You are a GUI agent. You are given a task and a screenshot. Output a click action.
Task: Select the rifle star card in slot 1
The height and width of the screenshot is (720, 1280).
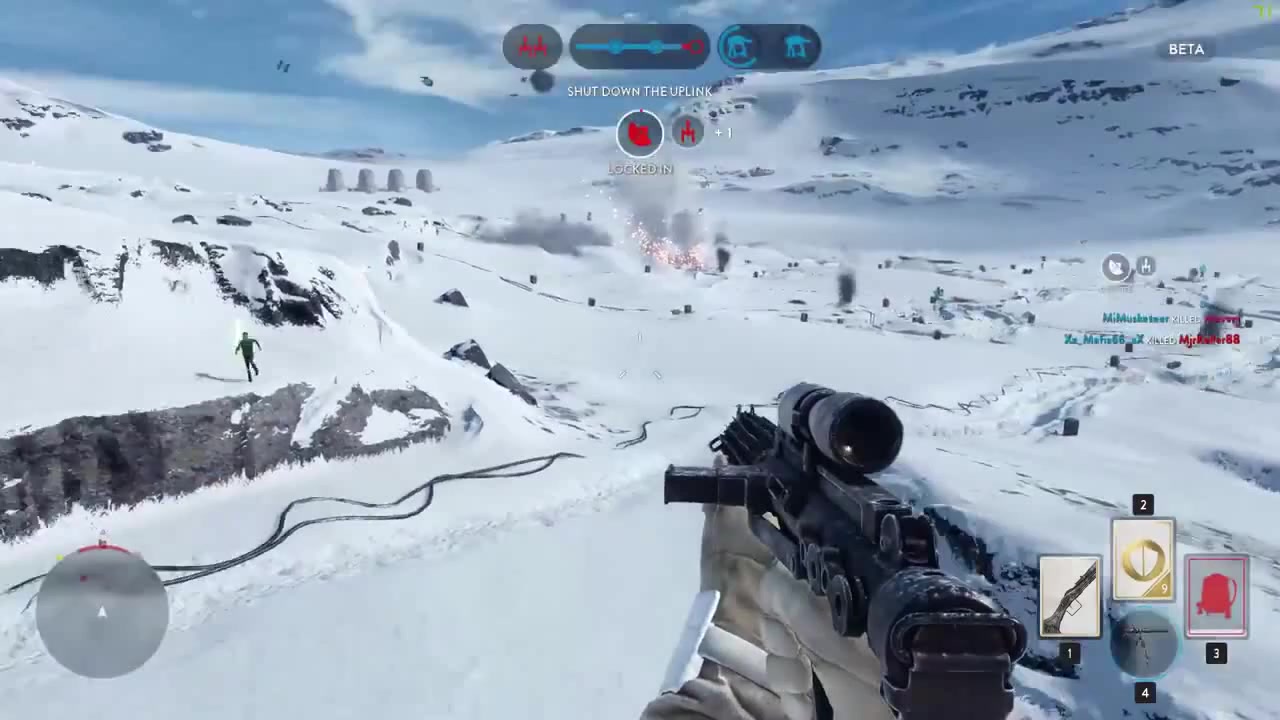[1069, 597]
